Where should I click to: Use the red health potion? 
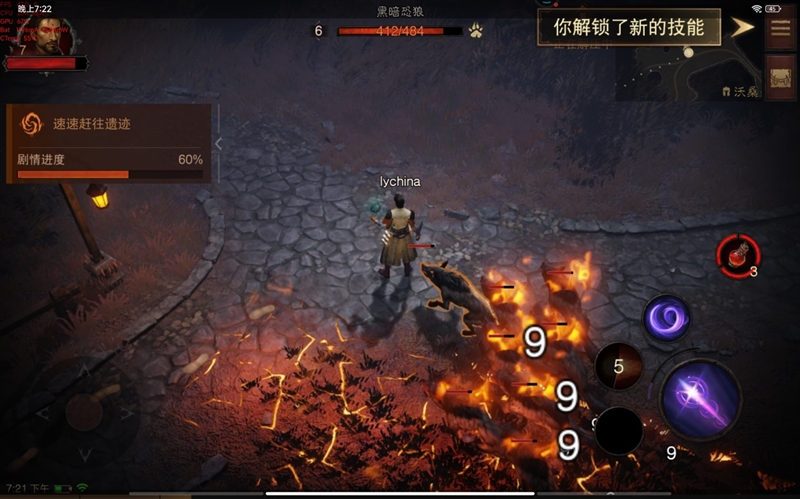point(739,257)
